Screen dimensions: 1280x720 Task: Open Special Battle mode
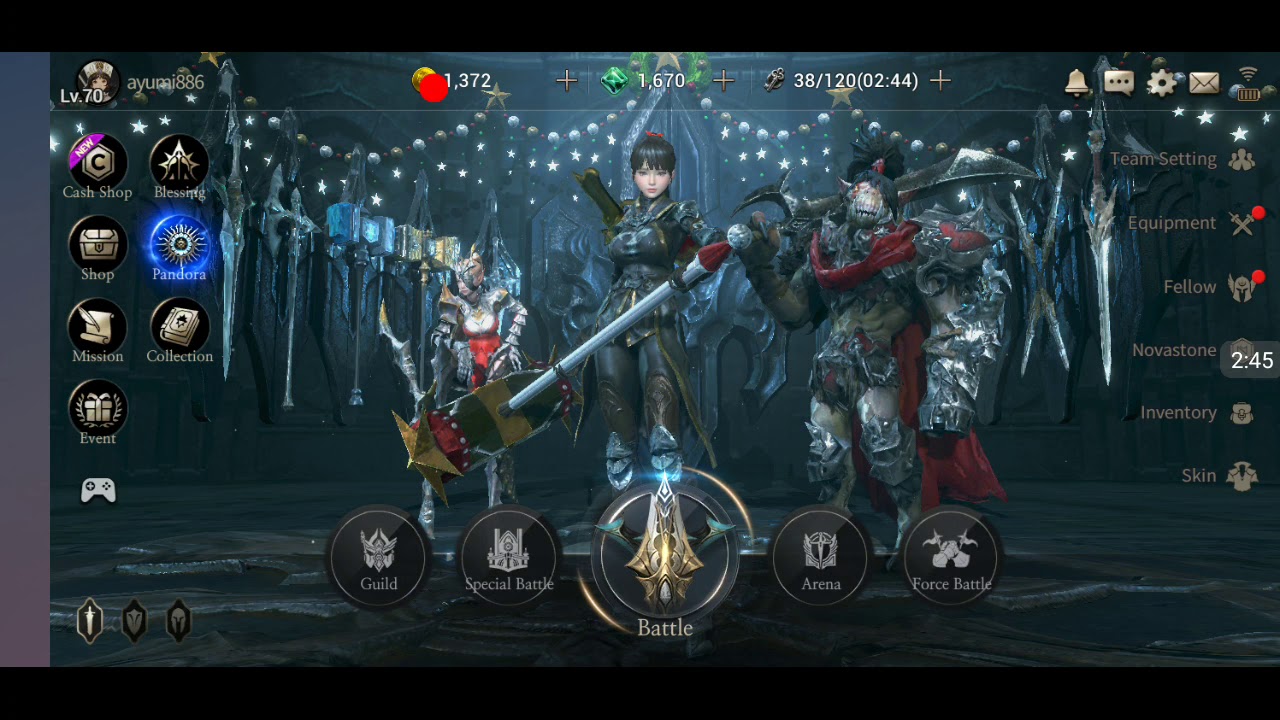[x=508, y=556]
